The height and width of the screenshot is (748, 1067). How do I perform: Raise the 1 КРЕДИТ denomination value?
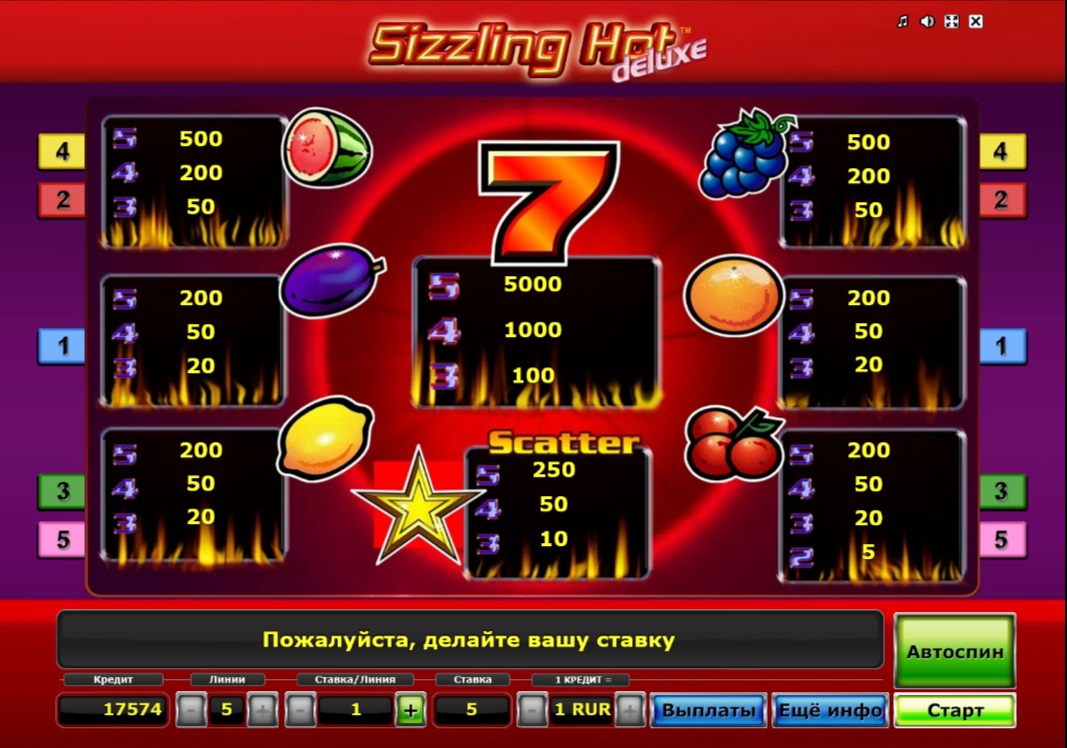(x=630, y=711)
